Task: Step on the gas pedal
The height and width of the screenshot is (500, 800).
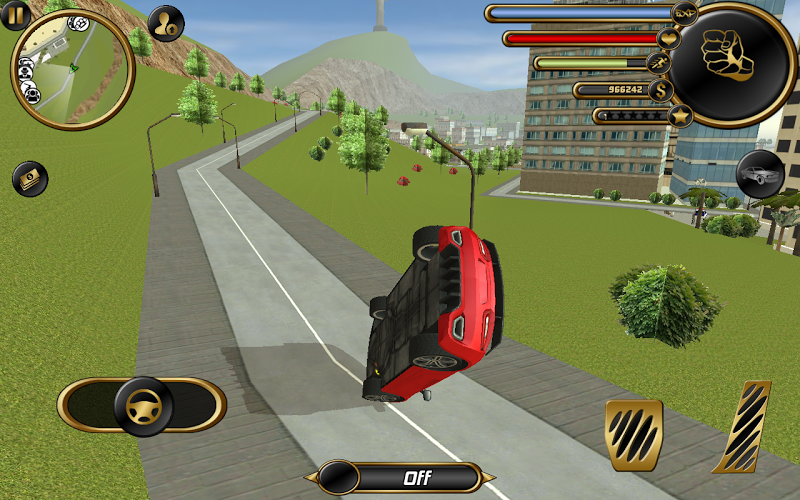Action: [x=742, y=427]
